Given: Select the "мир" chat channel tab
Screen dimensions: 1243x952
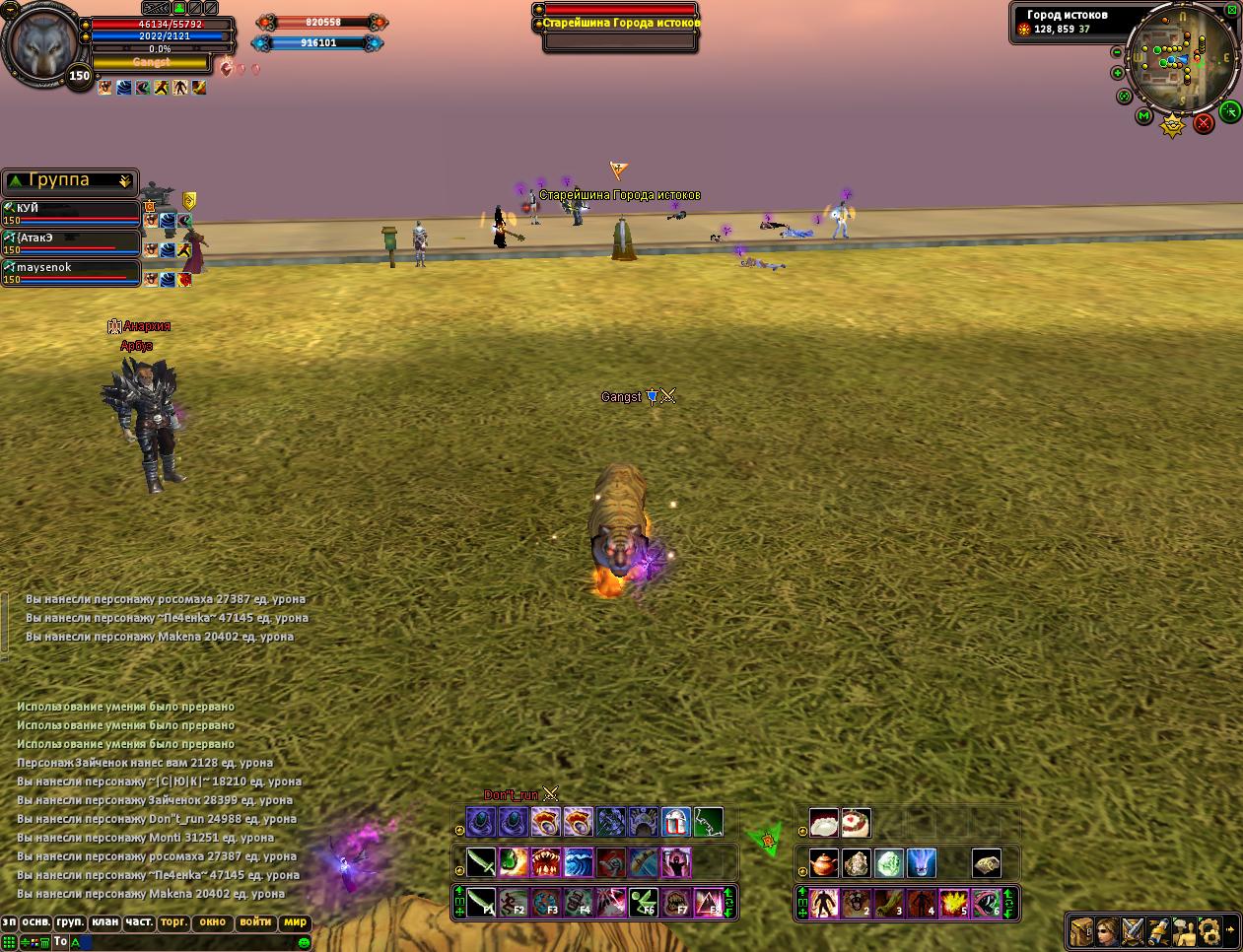Looking at the screenshot, I should click(295, 923).
